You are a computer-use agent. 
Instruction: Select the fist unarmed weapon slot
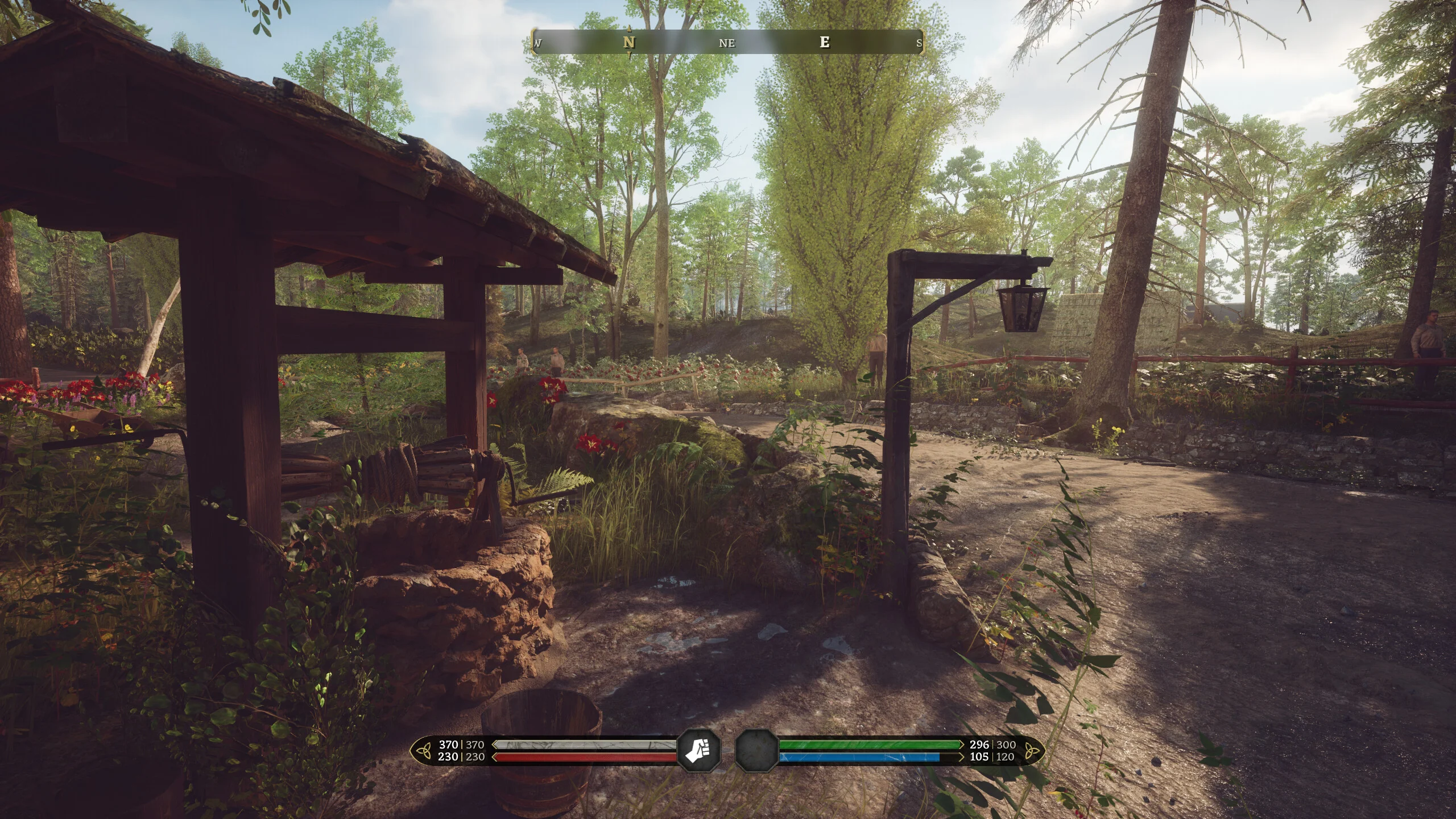699,750
